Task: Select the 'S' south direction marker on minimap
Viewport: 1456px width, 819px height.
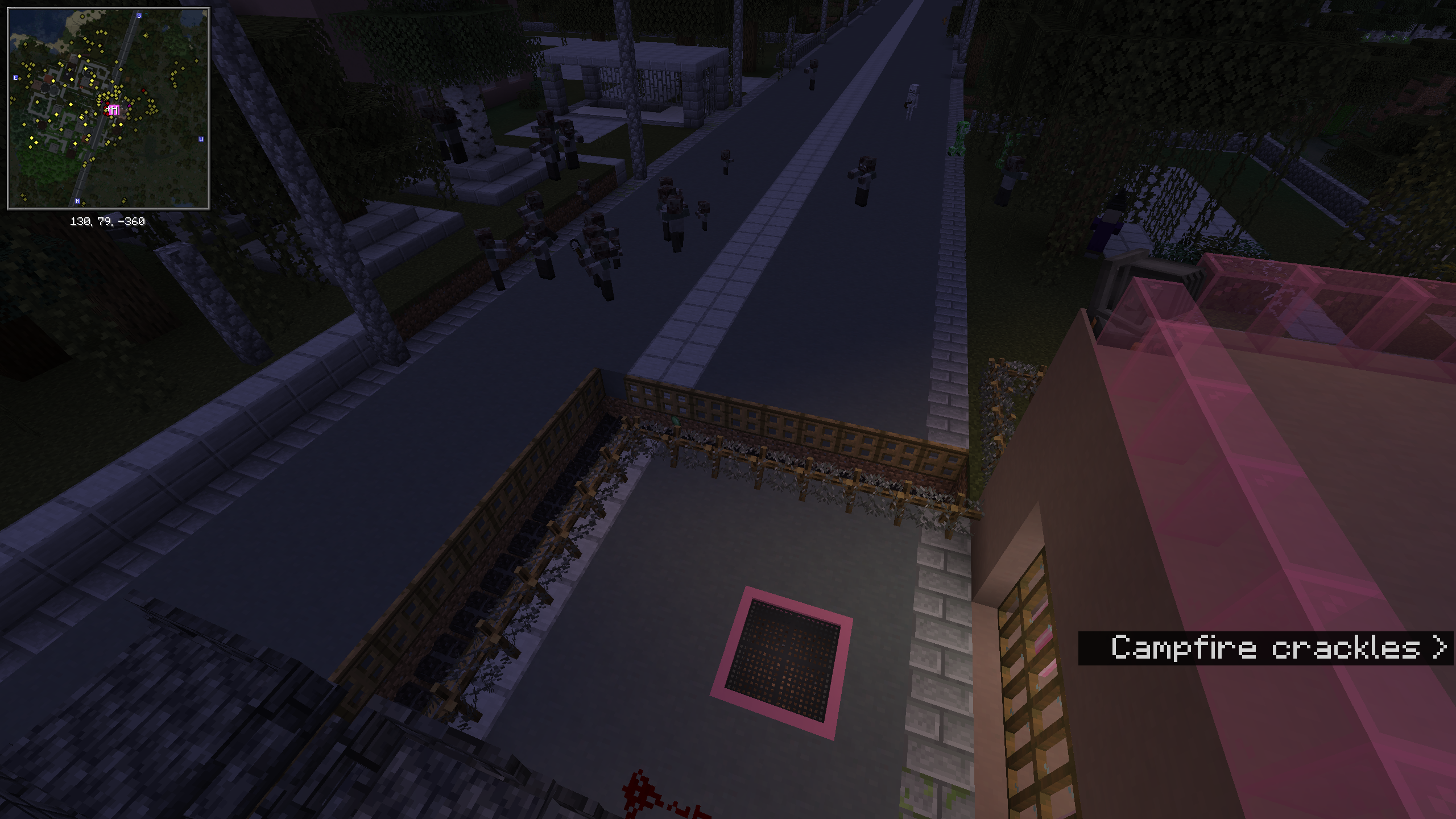Action: (138, 16)
